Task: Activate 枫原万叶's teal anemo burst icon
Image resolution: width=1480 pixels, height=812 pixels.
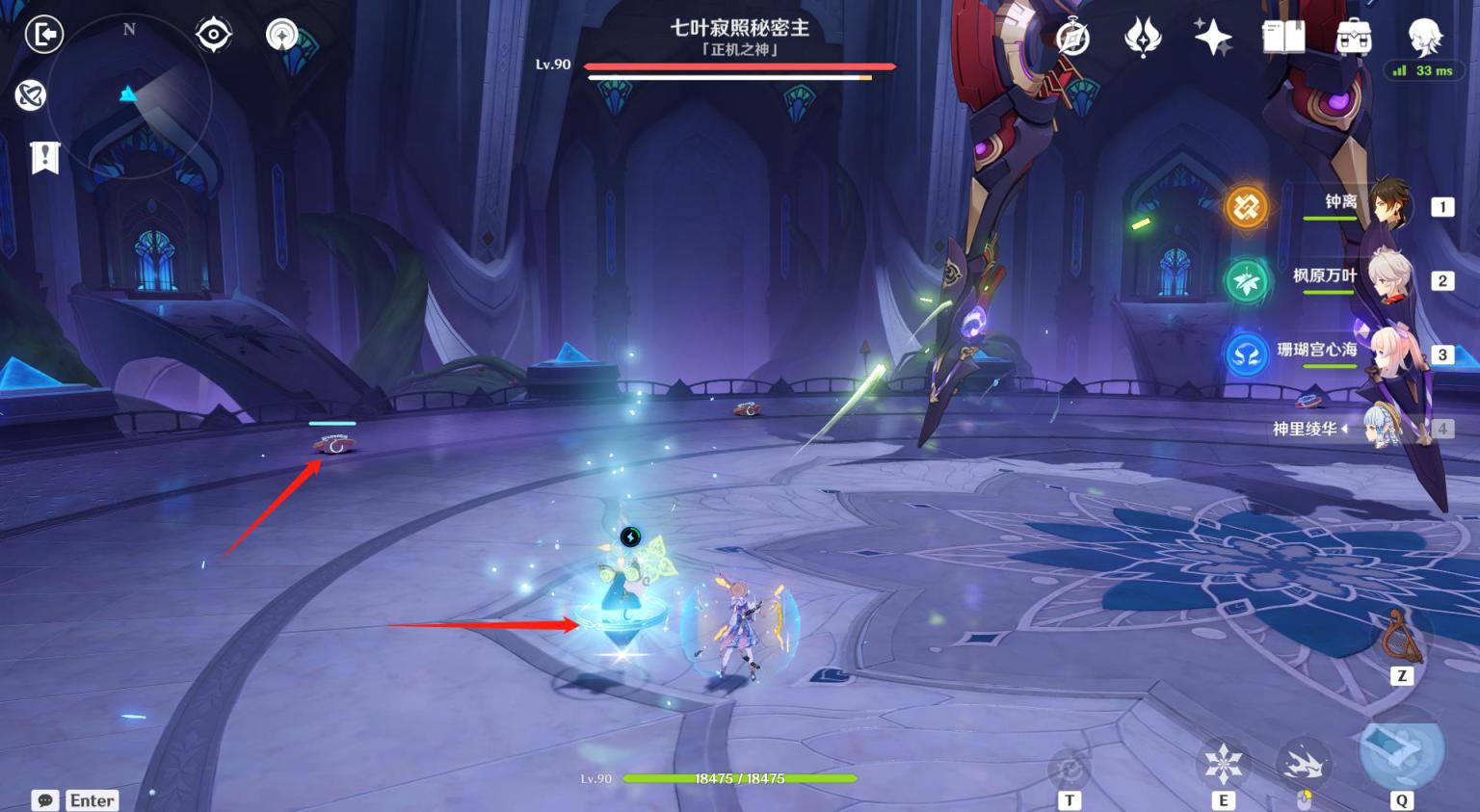Action: pos(1246,280)
